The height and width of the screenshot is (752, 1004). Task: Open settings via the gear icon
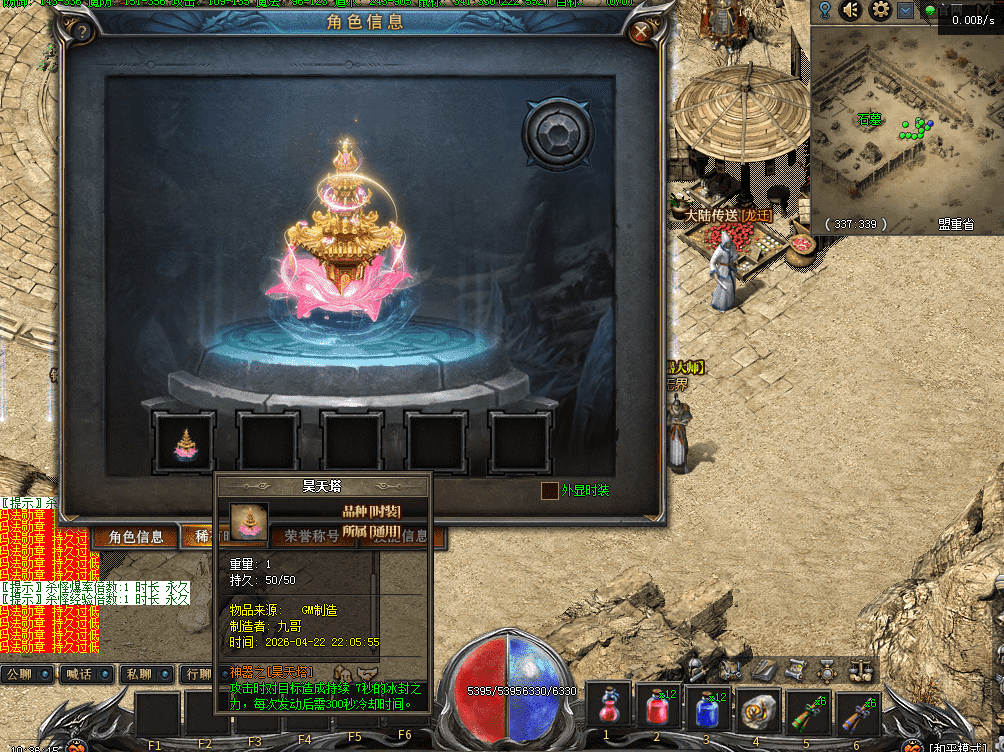880,10
